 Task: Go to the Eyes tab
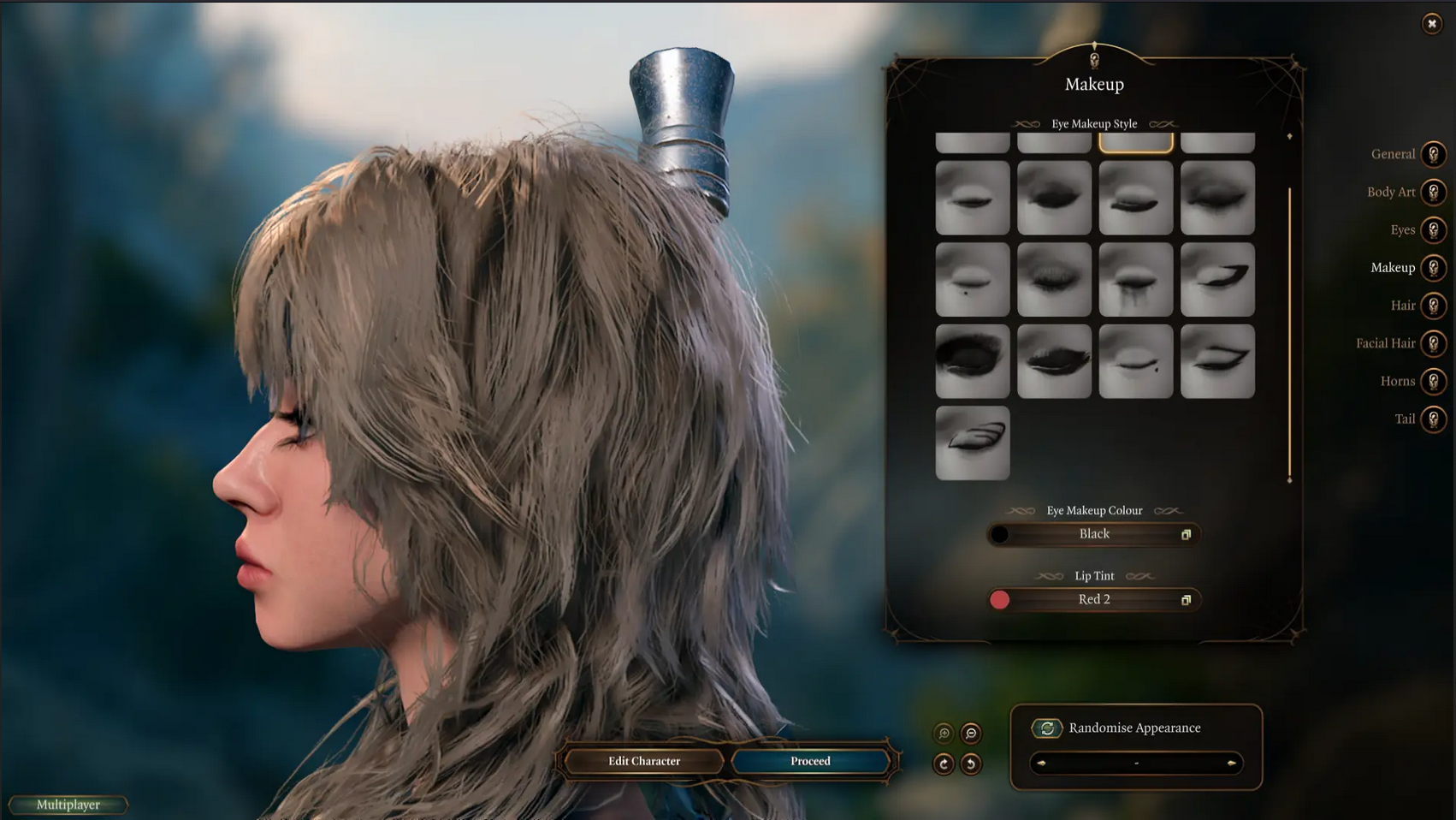(1433, 230)
